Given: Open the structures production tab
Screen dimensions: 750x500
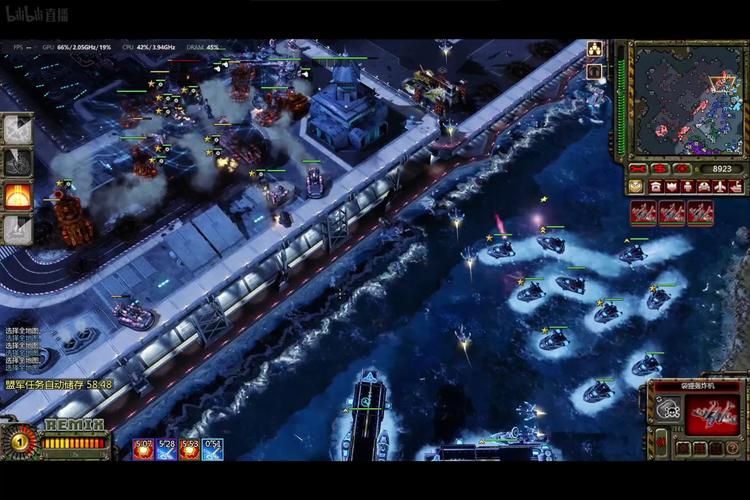Looking at the screenshot, I should click(656, 186).
